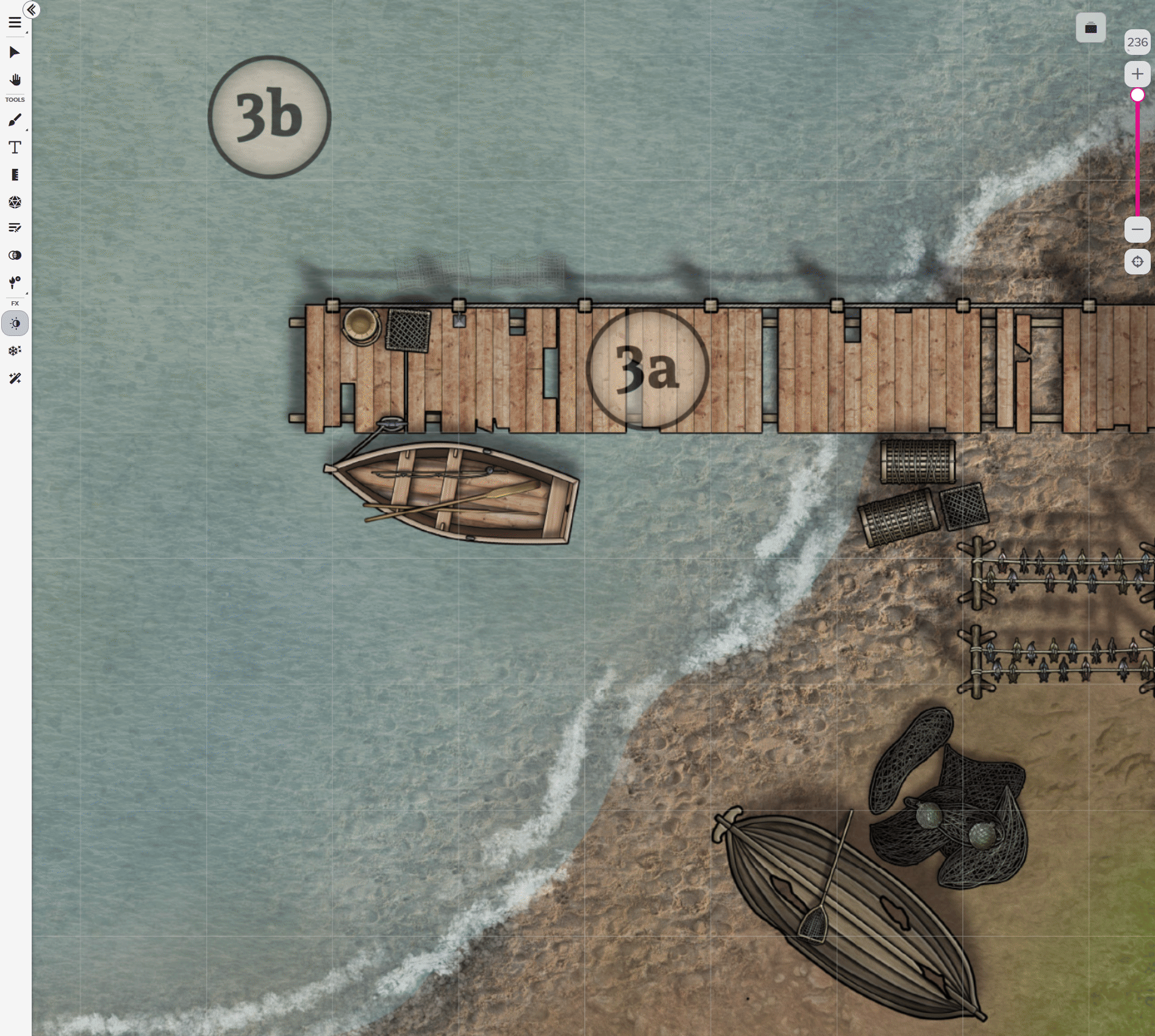Screen dimensions: 1155x1036
Task: Recenter the map with the crosshair button
Action: [x=1137, y=262]
